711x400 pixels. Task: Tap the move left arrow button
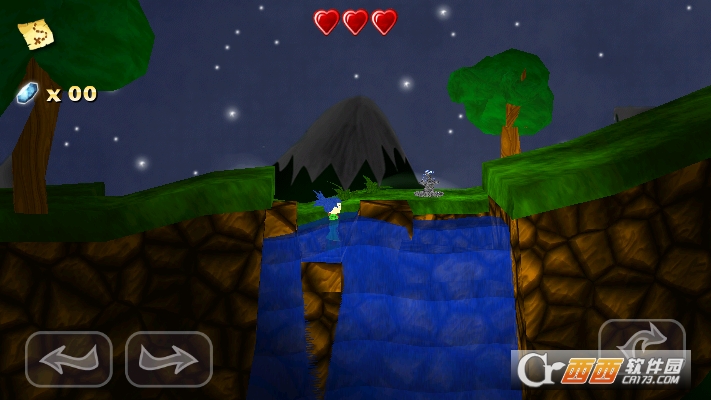point(68,359)
